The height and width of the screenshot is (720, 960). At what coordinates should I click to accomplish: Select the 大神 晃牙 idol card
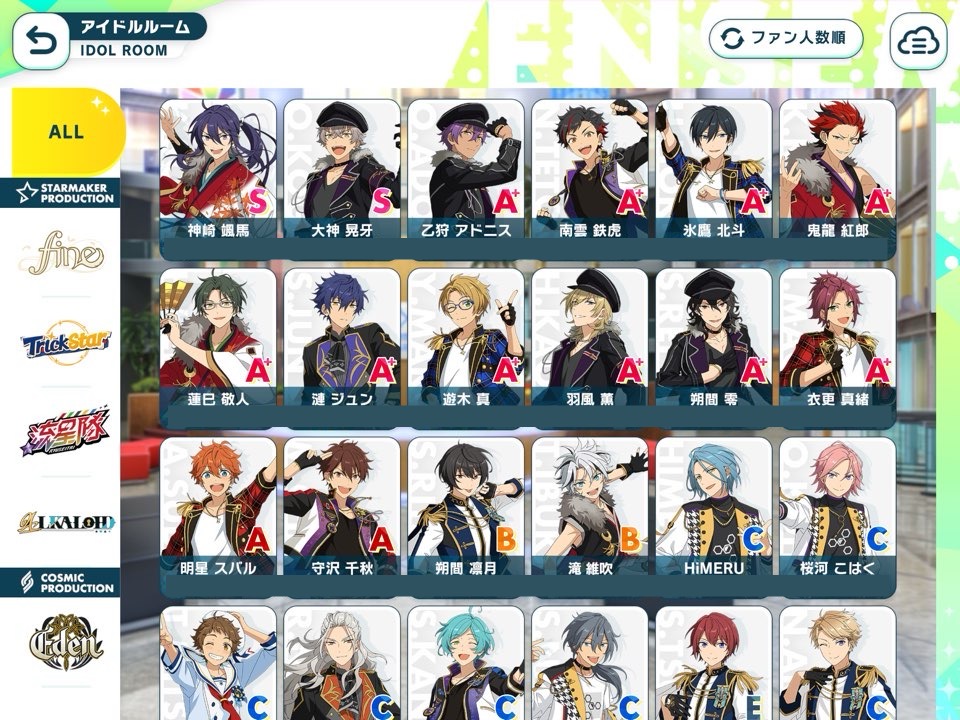(x=342, y=170)
